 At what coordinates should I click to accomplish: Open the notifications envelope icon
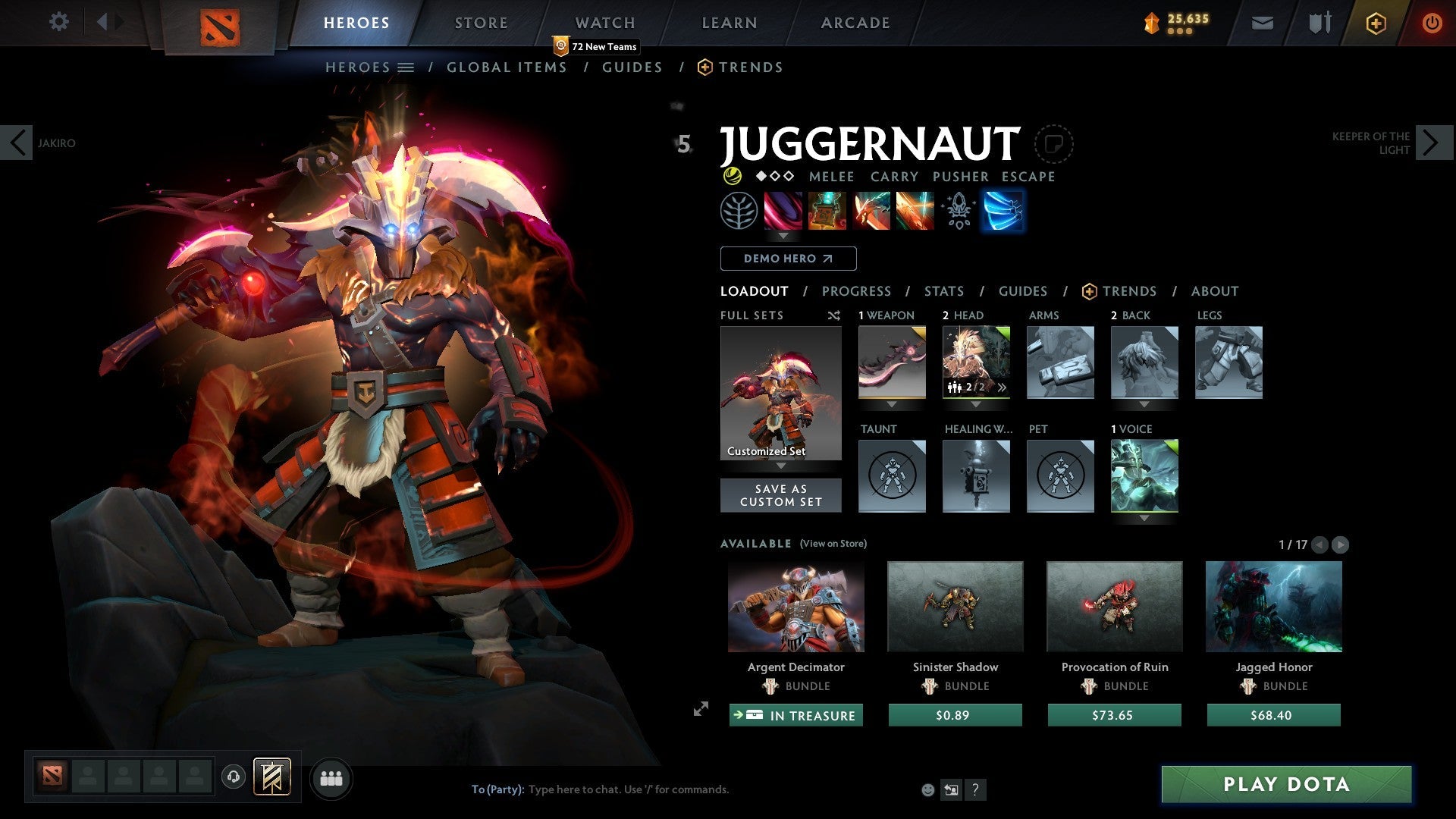tap(1262, 23)
